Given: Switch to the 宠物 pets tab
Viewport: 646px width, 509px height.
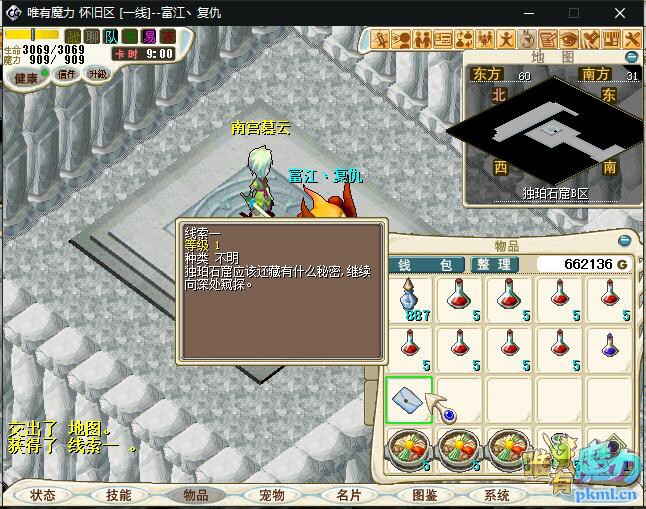Looking at the screenshot, I should click(x=272, y=495).
